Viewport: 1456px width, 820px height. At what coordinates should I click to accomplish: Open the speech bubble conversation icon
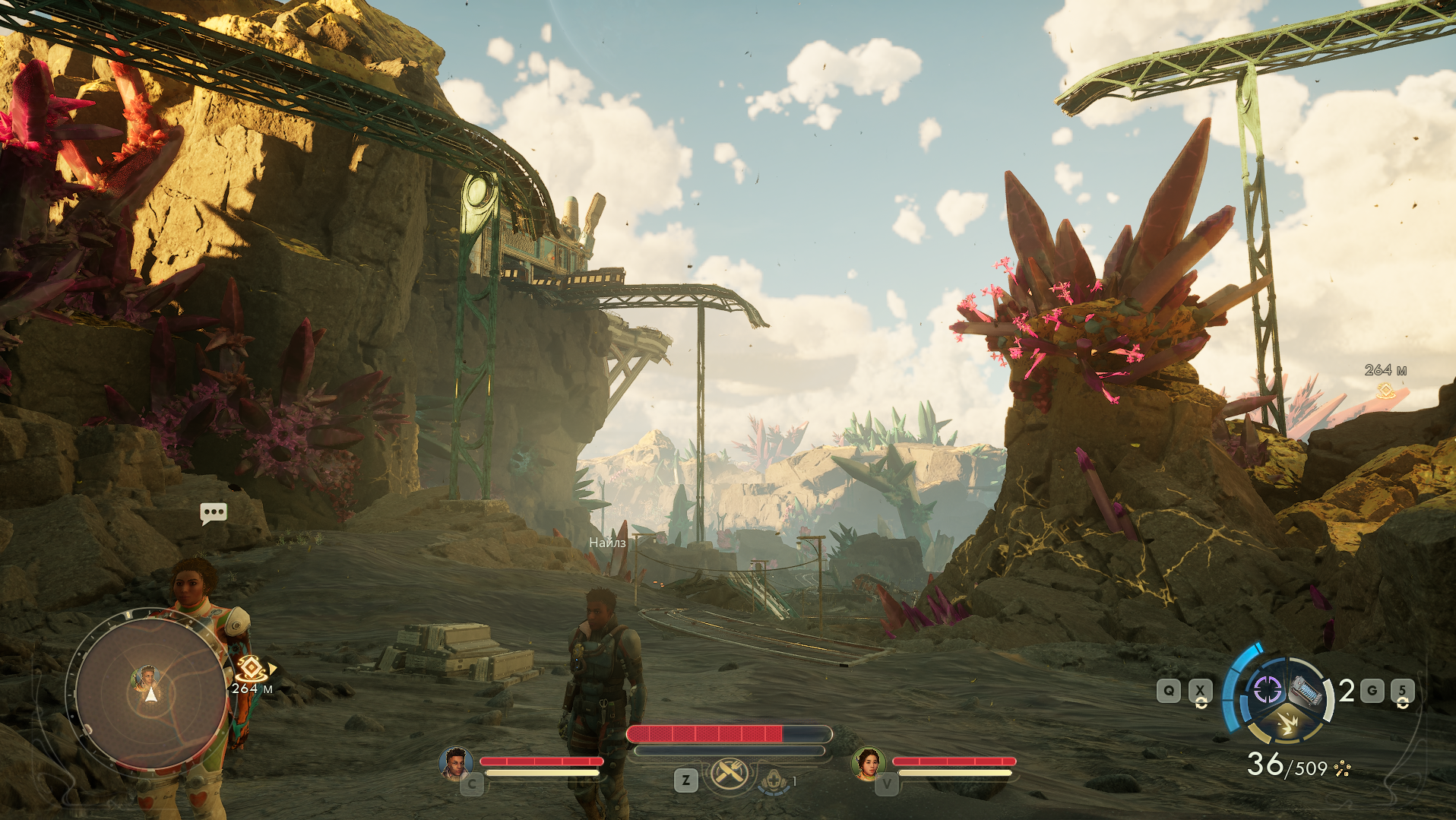[214, 513]
